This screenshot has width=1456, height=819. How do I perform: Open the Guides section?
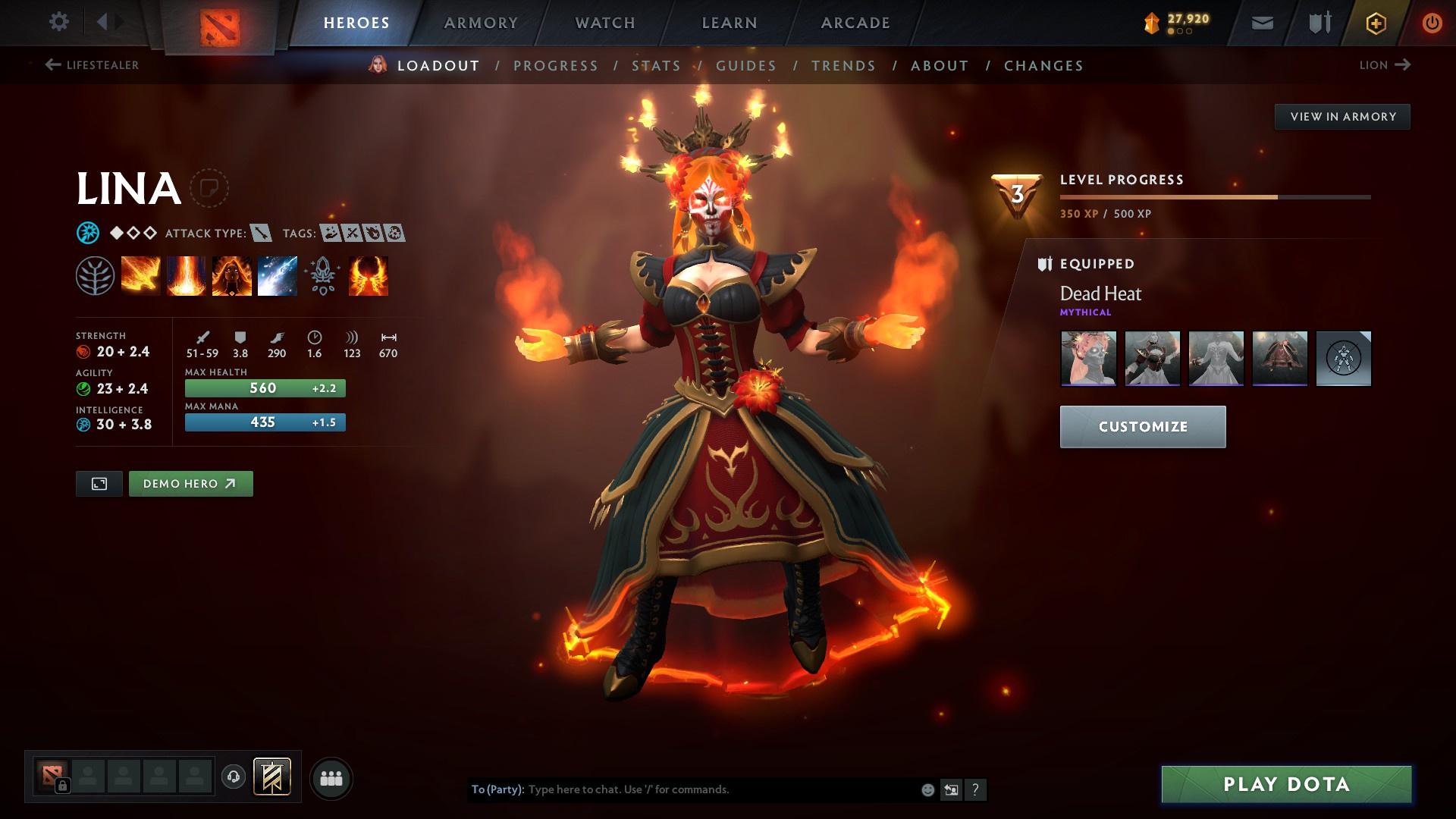pyautogui.click(x=746, y=66)
